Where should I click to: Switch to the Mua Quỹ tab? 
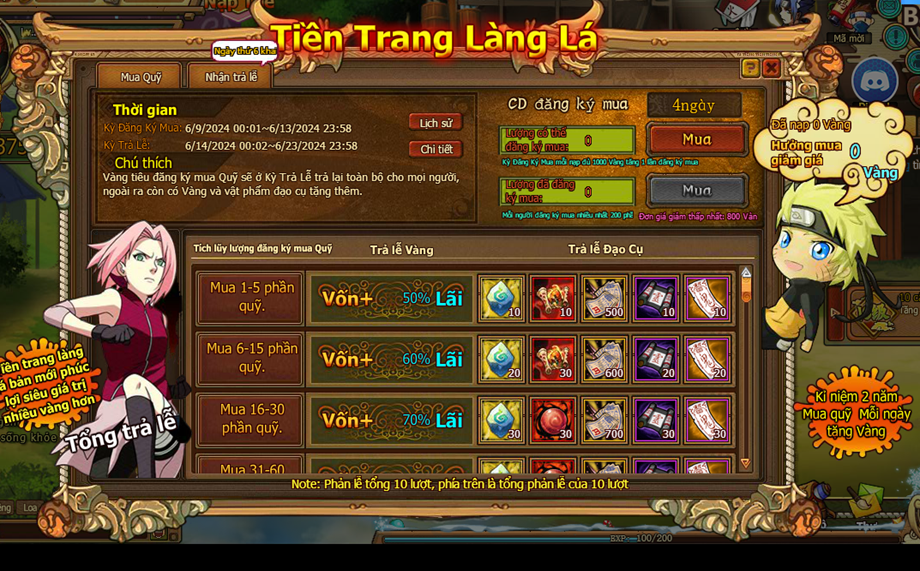click(140, 77)
